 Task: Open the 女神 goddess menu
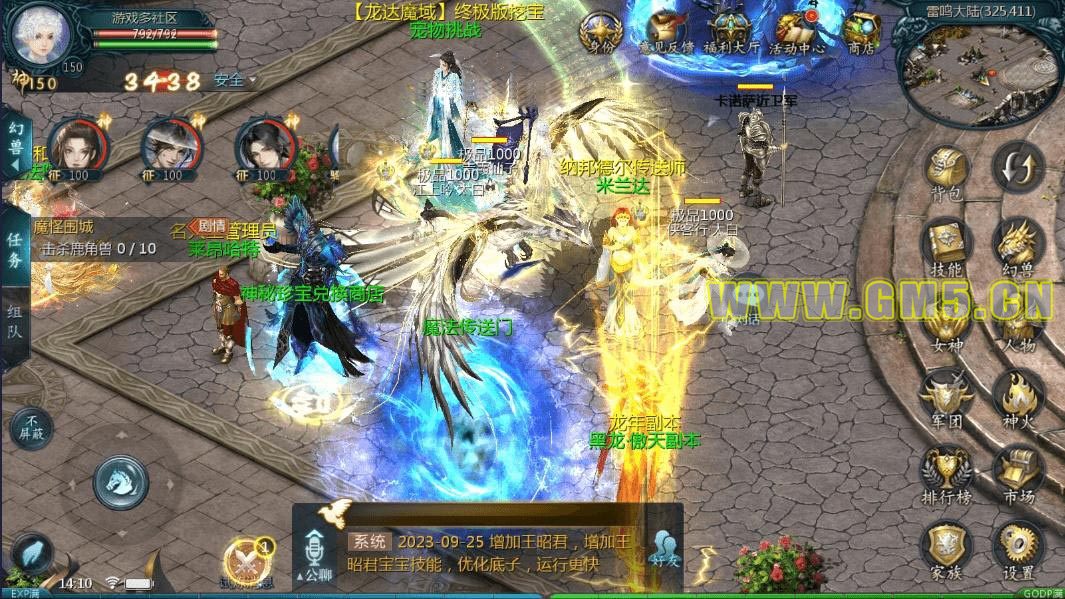[946, 322]
